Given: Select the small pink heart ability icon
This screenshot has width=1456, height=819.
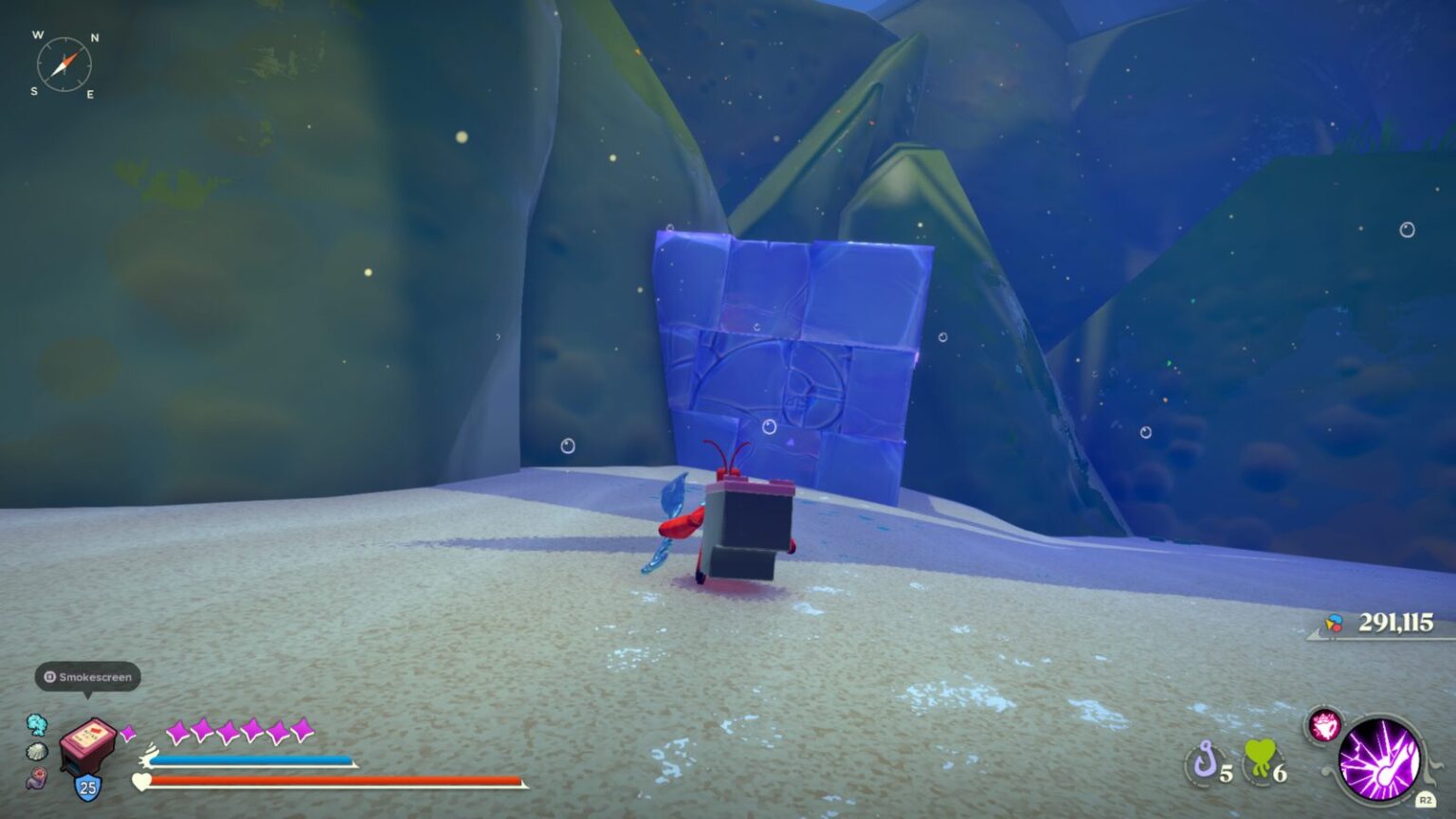Looking at the screenshot, I should [x=1324, y=726].
